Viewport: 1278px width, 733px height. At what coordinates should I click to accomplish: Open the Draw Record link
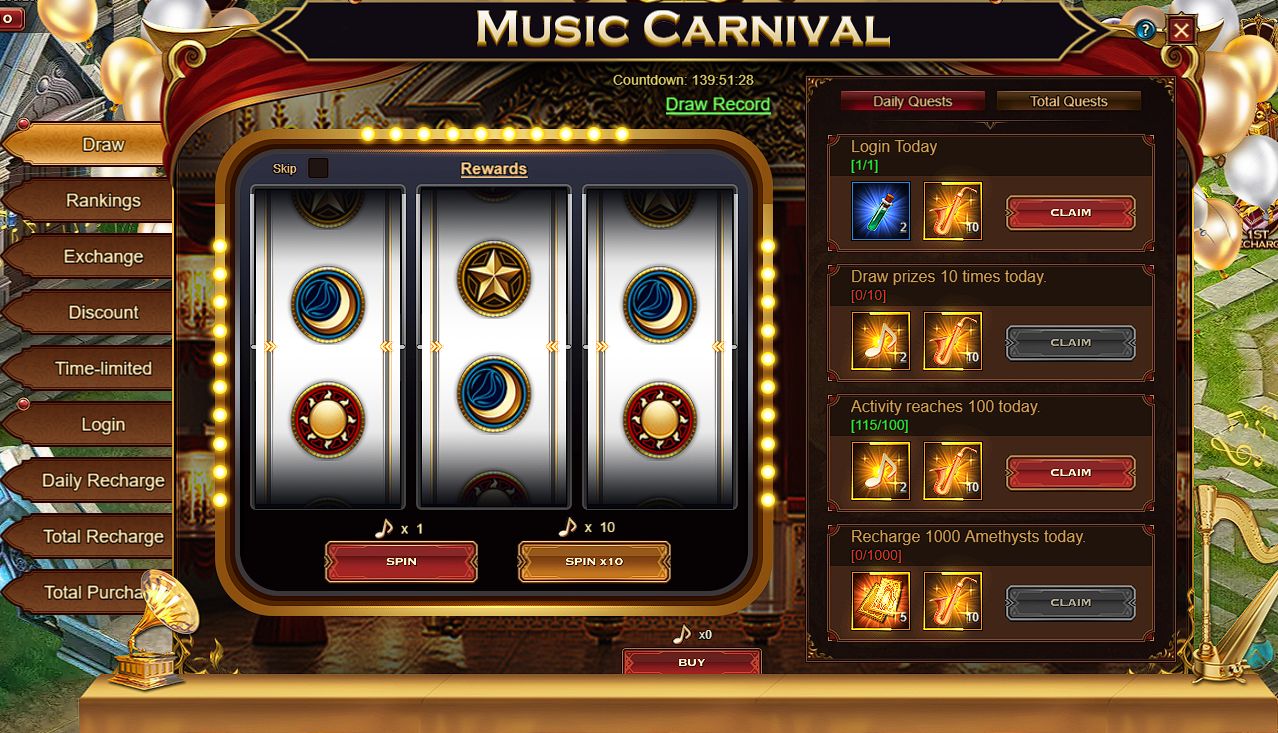[x=718, y=104]
